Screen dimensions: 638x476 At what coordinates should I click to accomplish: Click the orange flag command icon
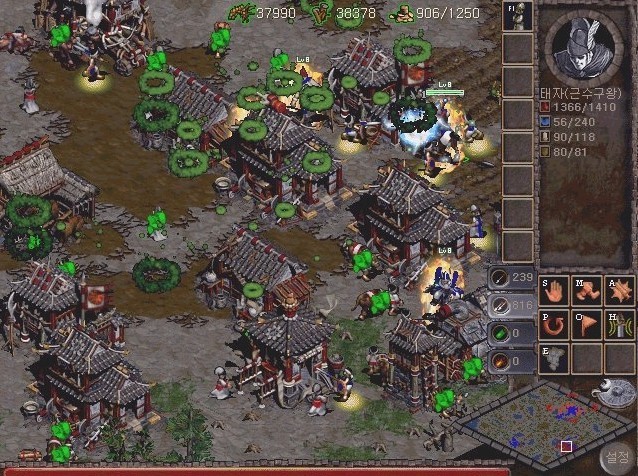click(x=587, y=326)
